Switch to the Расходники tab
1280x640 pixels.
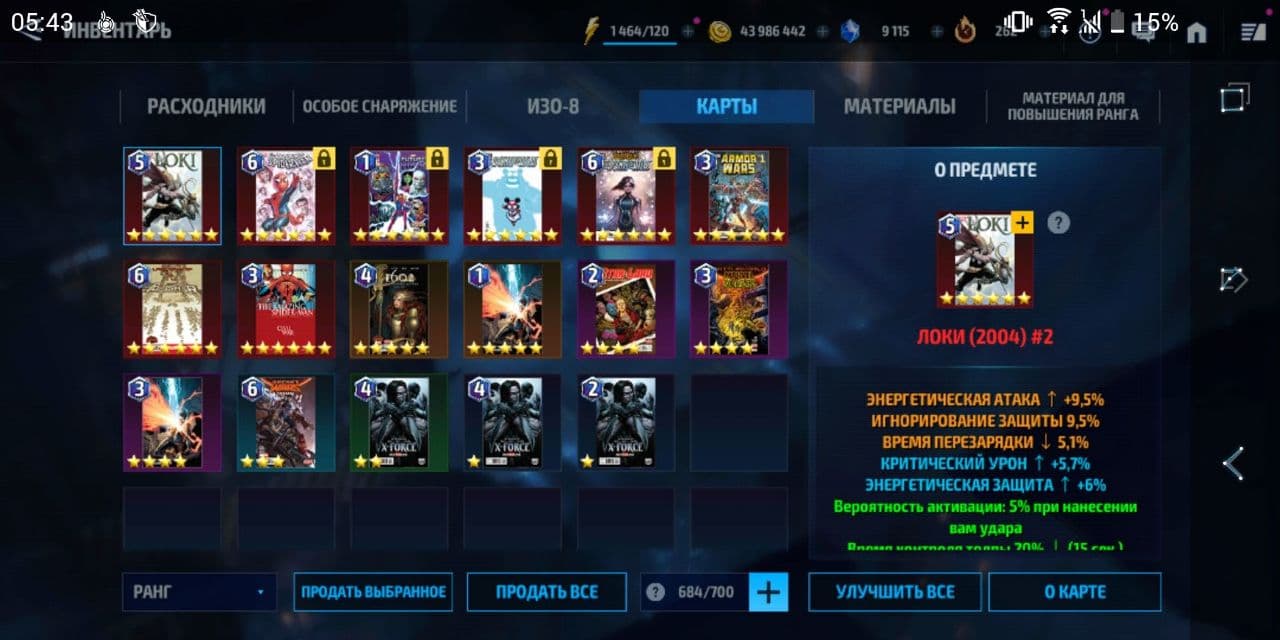point(206,107)
